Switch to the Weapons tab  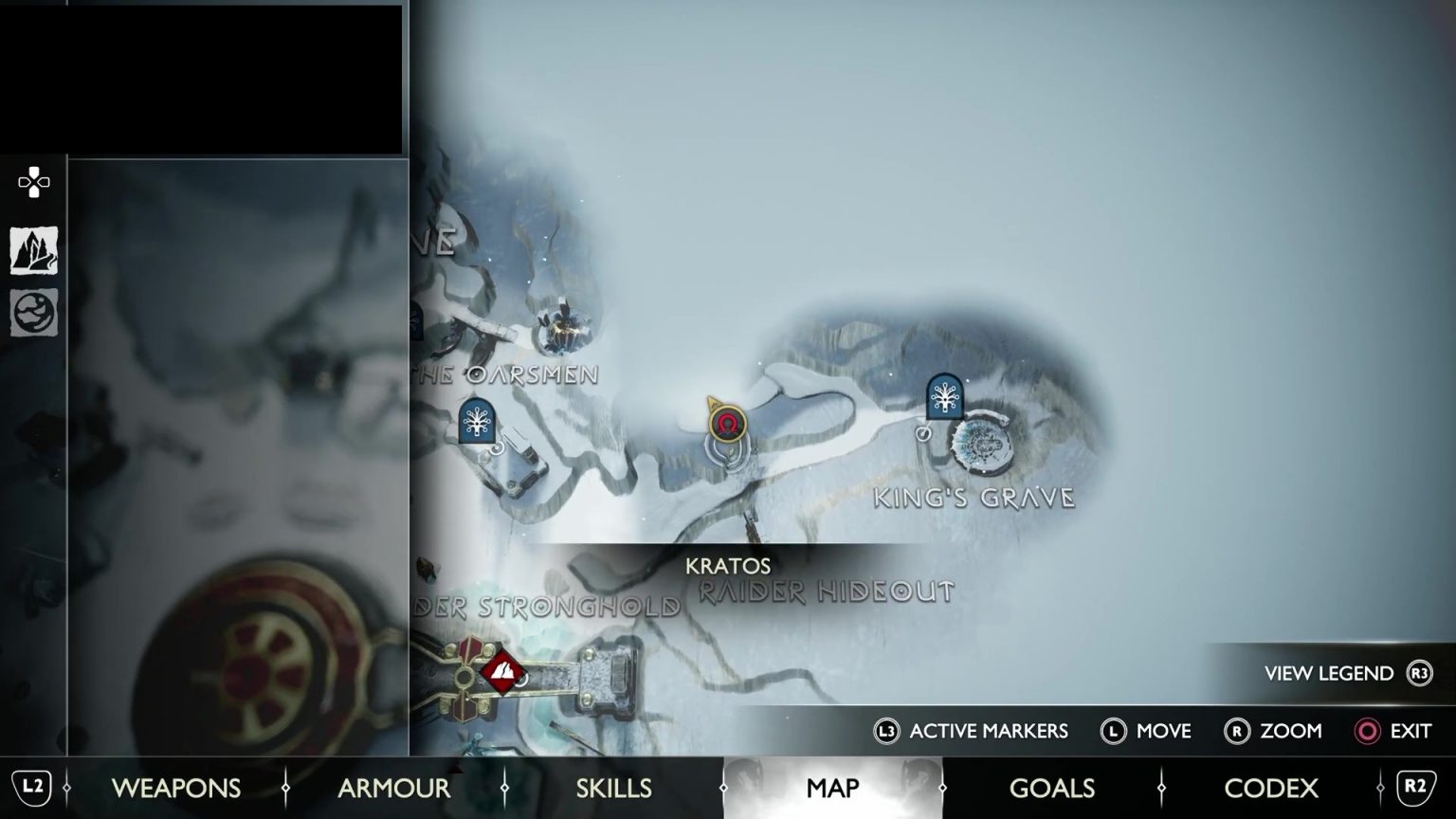tap(175, 788)
